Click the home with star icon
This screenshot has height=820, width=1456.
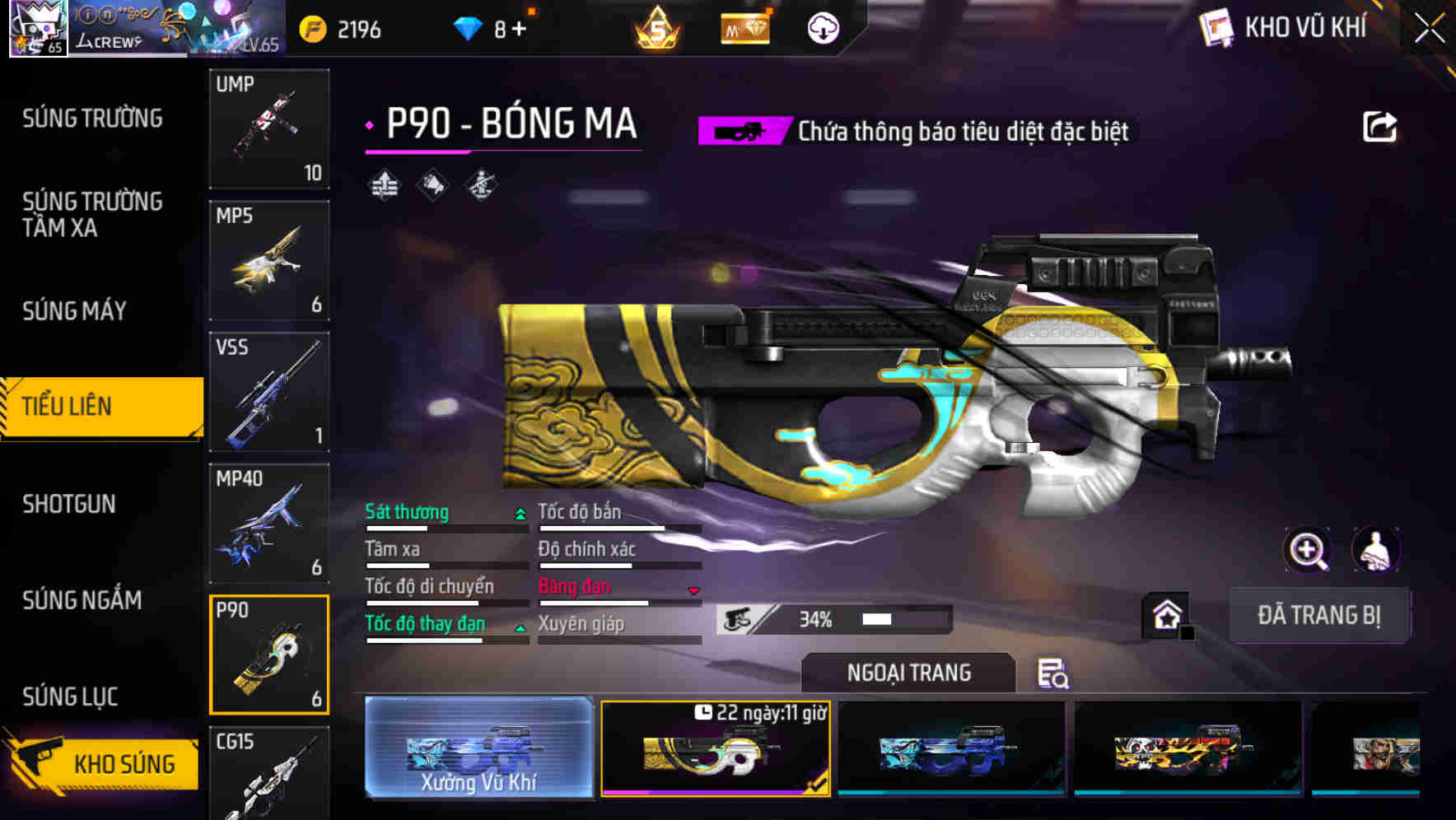point(1167,613)
